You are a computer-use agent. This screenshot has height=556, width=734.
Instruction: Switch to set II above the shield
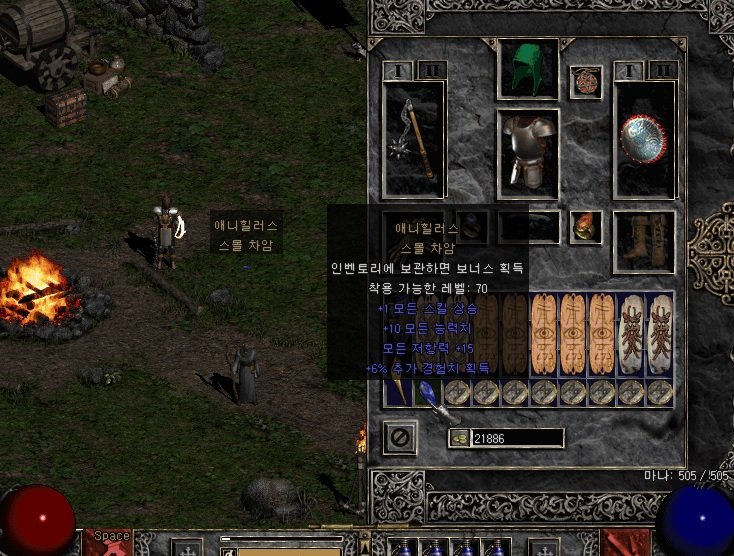click(x=661, y=70)
